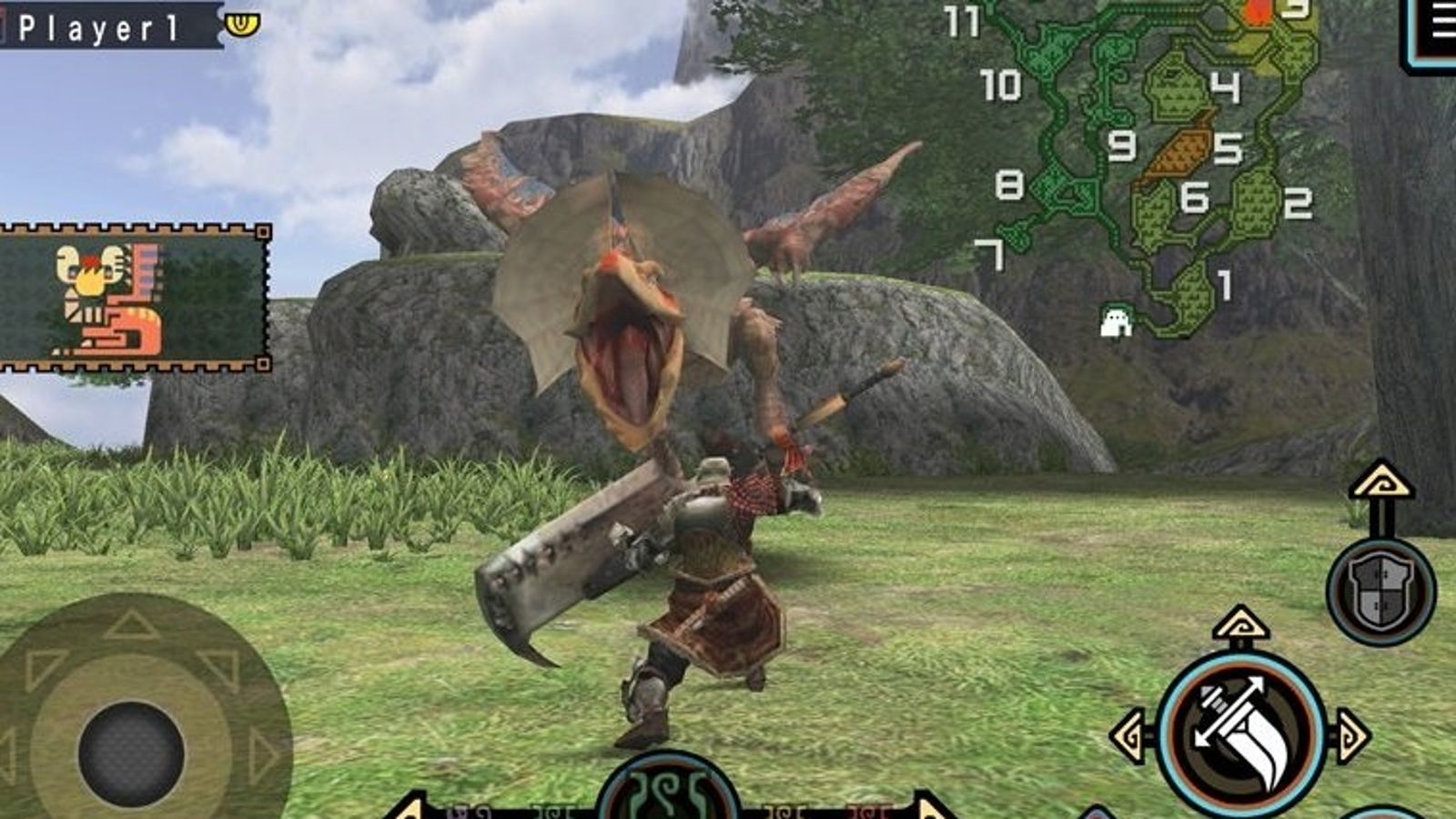This screenshot has height=819, width=1456.
Task: Open the menu via the hamburger icon
Action: pos(1439,27)
